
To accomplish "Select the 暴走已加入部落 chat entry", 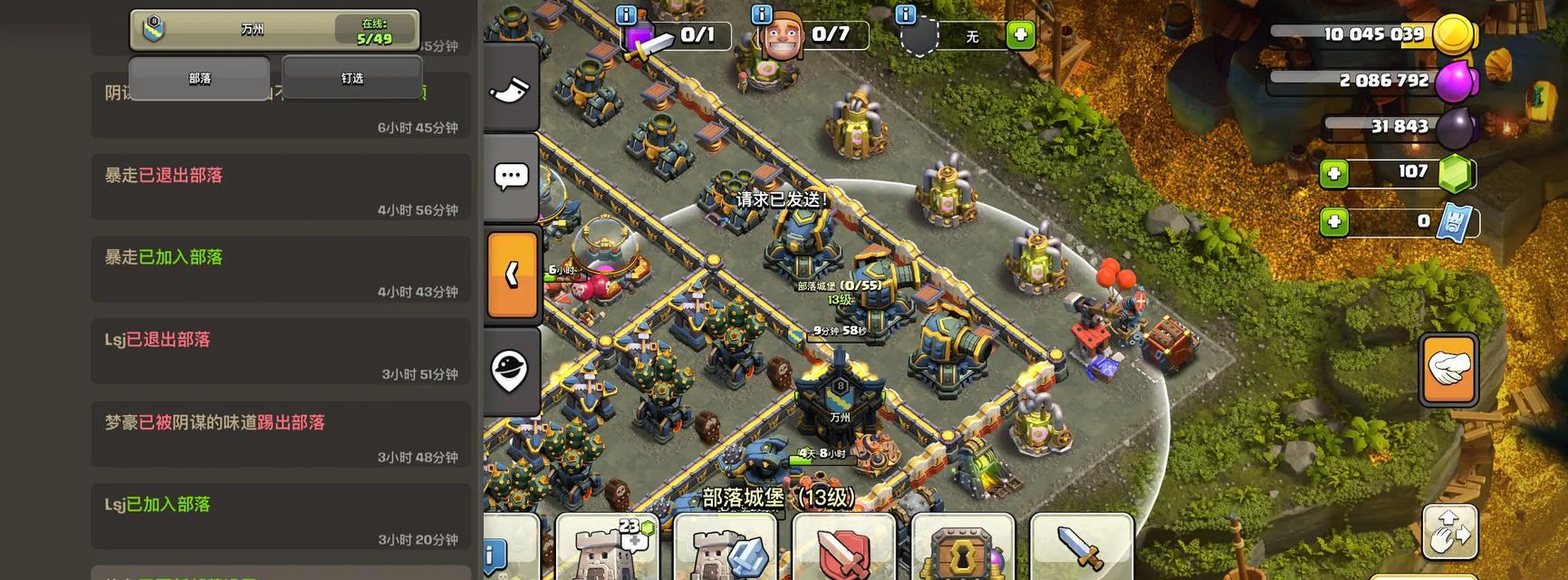I will click(281, 269).
